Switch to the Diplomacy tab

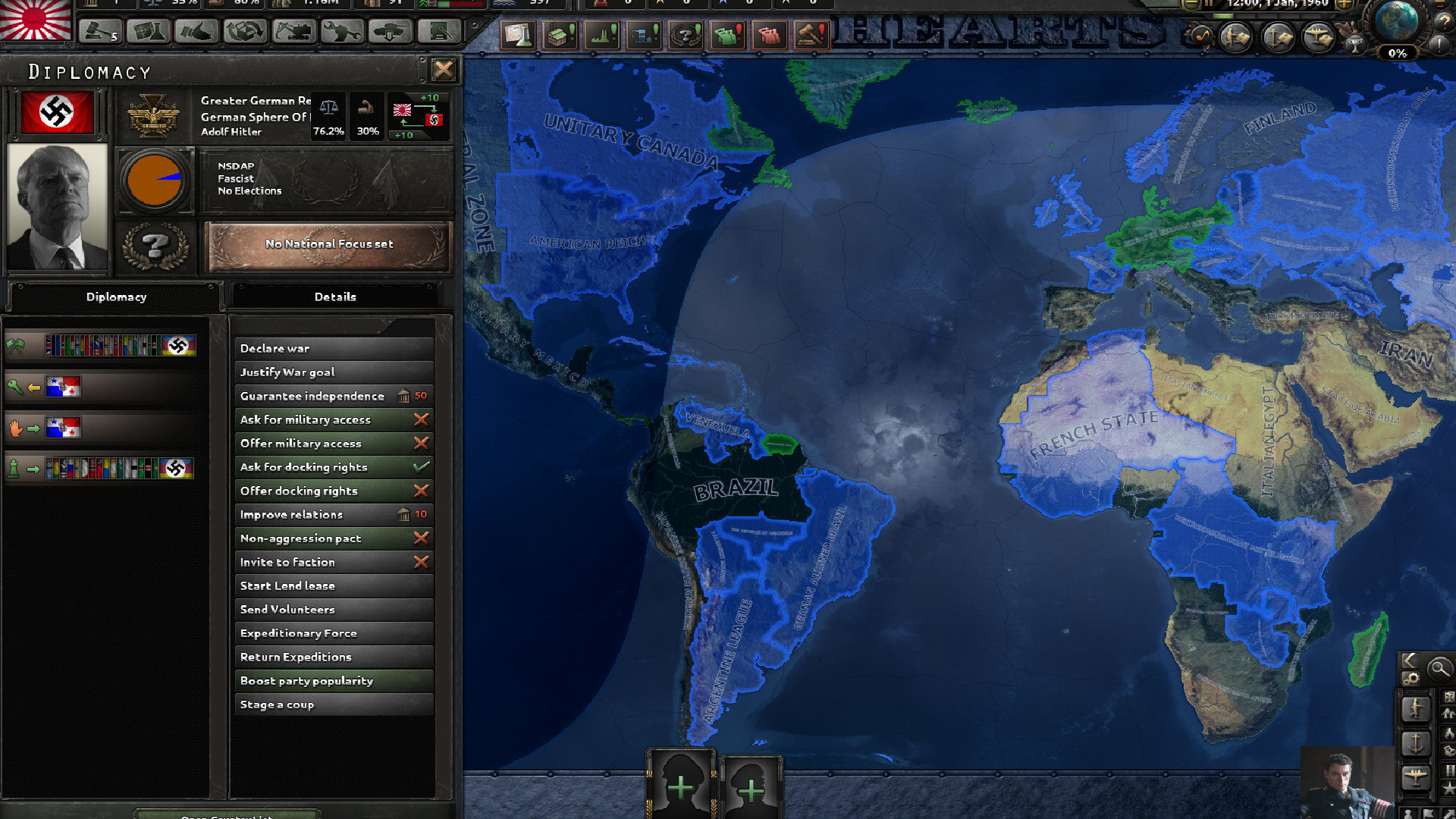tap(116, 297)
